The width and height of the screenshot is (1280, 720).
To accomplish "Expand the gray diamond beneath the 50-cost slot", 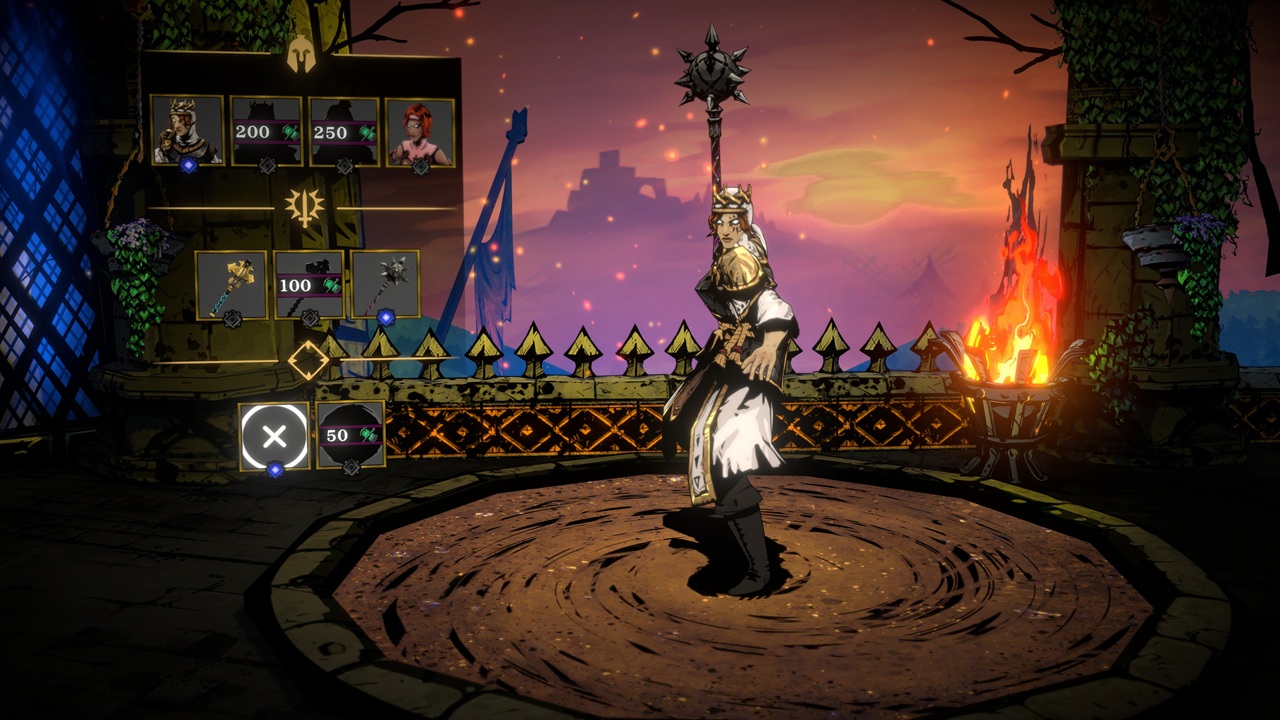I will click(351, 467).
